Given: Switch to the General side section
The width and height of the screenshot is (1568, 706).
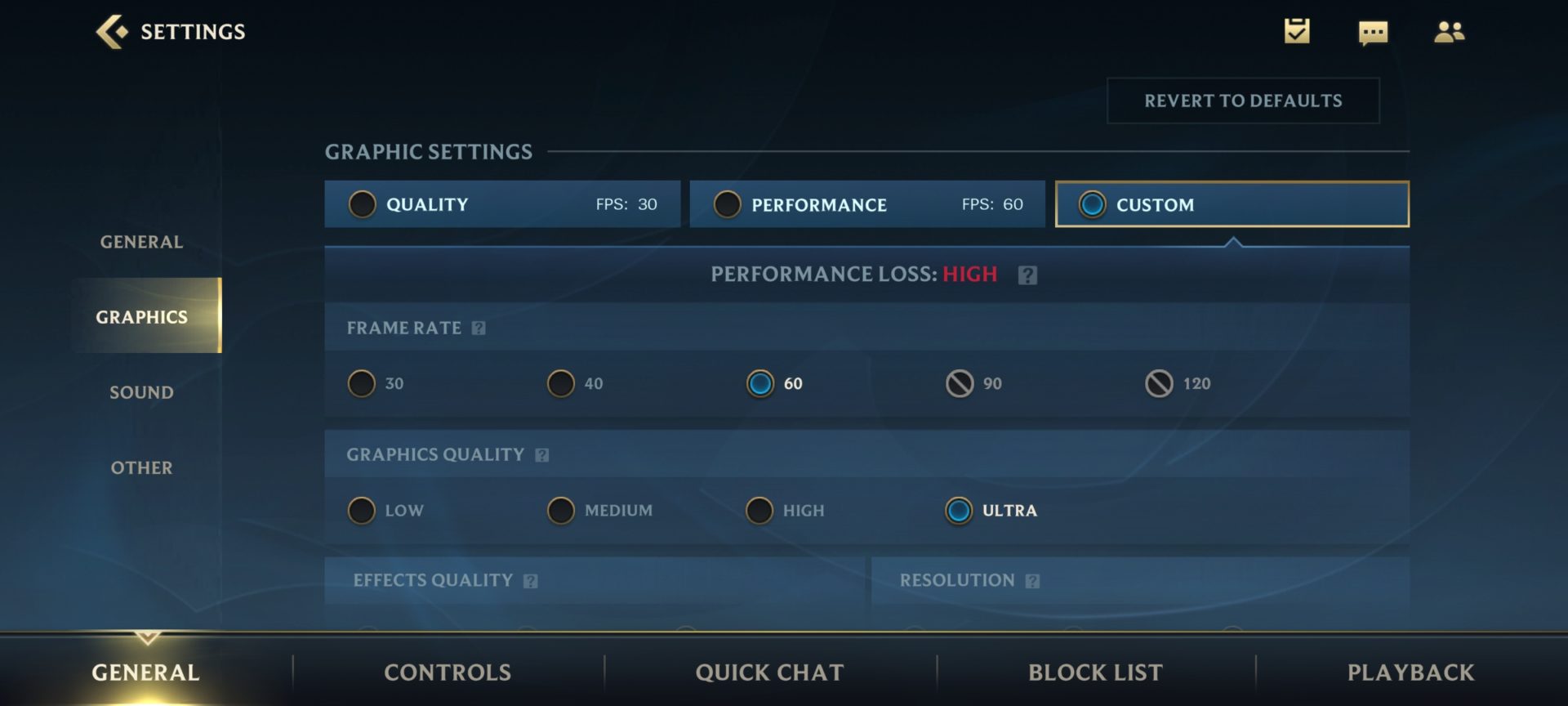Looking at the screenshot, I should [141, 242].
